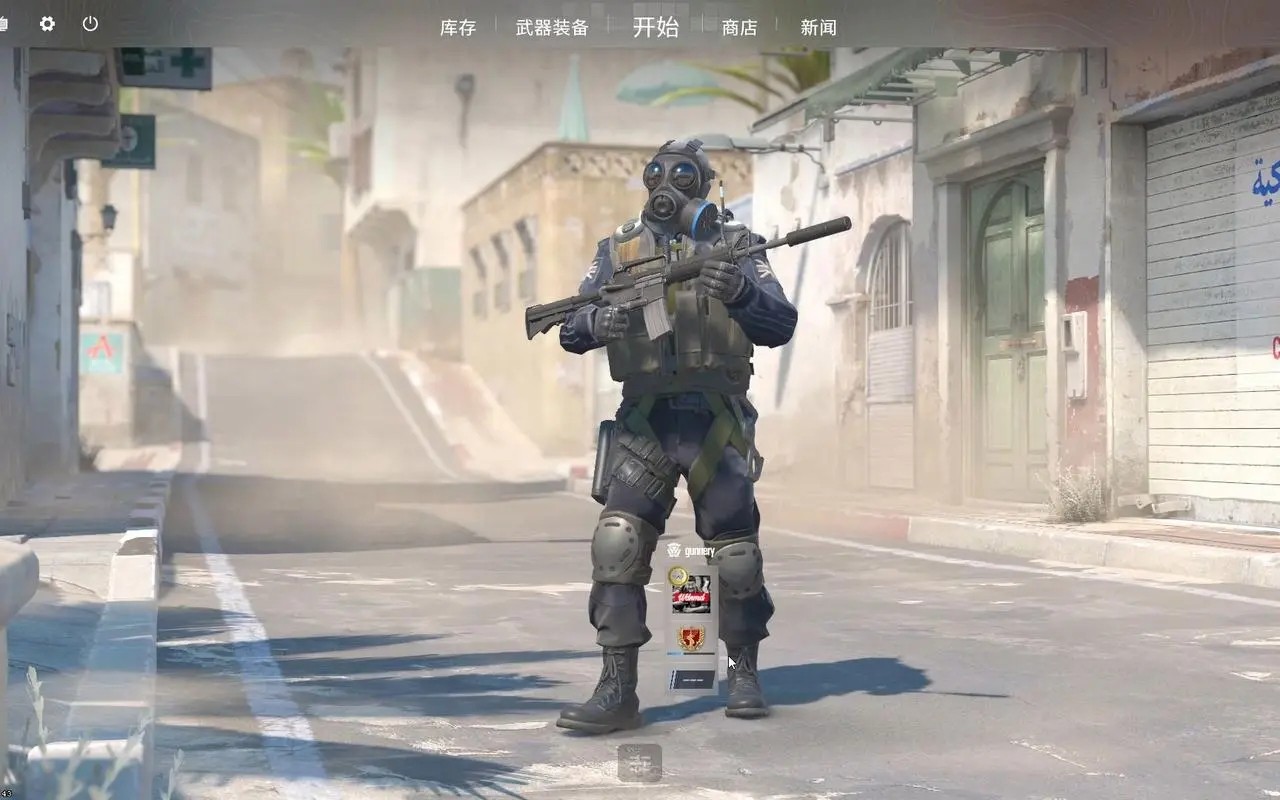Open the 库存 inventory menu
The height and width of the screenshot is (800, 1280).
[458, 28]
